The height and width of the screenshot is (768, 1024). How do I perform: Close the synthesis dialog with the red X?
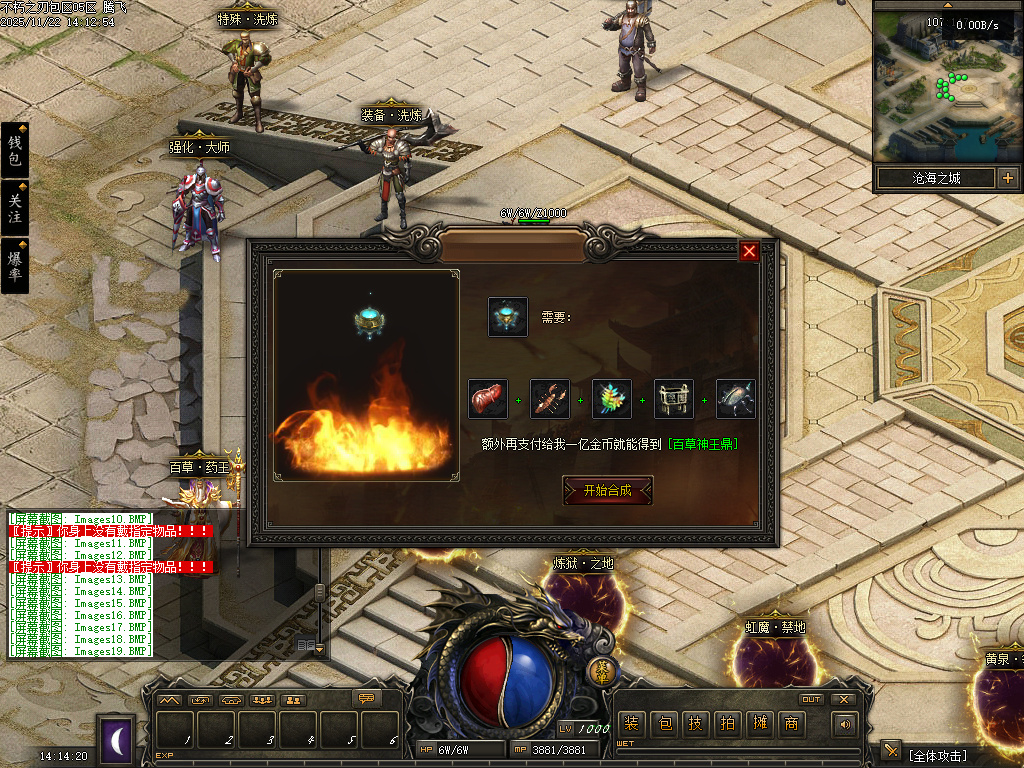pyautogui.click(x=749, y=251)
